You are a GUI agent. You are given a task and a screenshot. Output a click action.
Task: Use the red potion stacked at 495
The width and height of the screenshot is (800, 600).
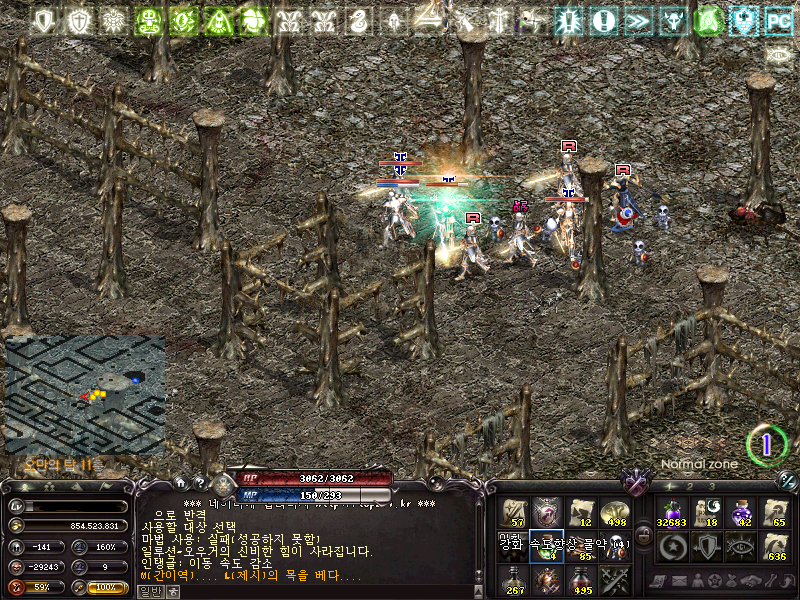pyautogui.click(x=580, y=580)
